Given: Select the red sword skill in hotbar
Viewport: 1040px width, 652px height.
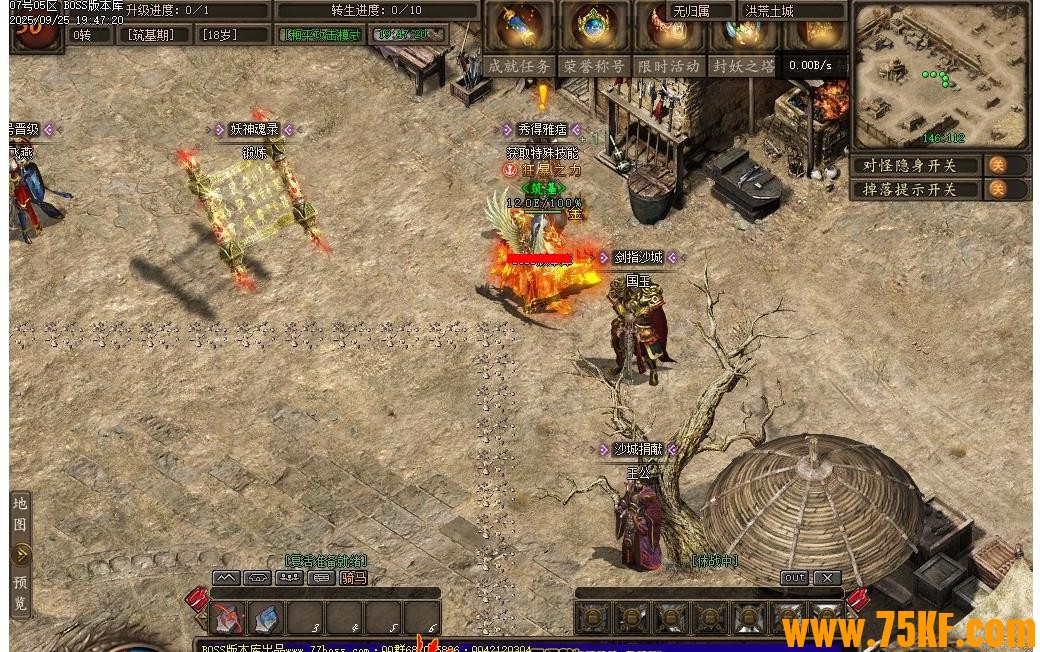Looking at the screenshot, I should 228,618.
